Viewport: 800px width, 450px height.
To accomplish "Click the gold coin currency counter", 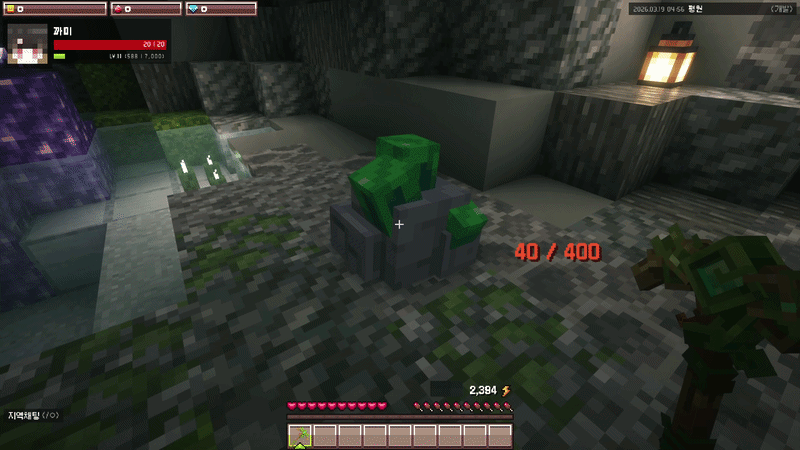I will 54,9.
